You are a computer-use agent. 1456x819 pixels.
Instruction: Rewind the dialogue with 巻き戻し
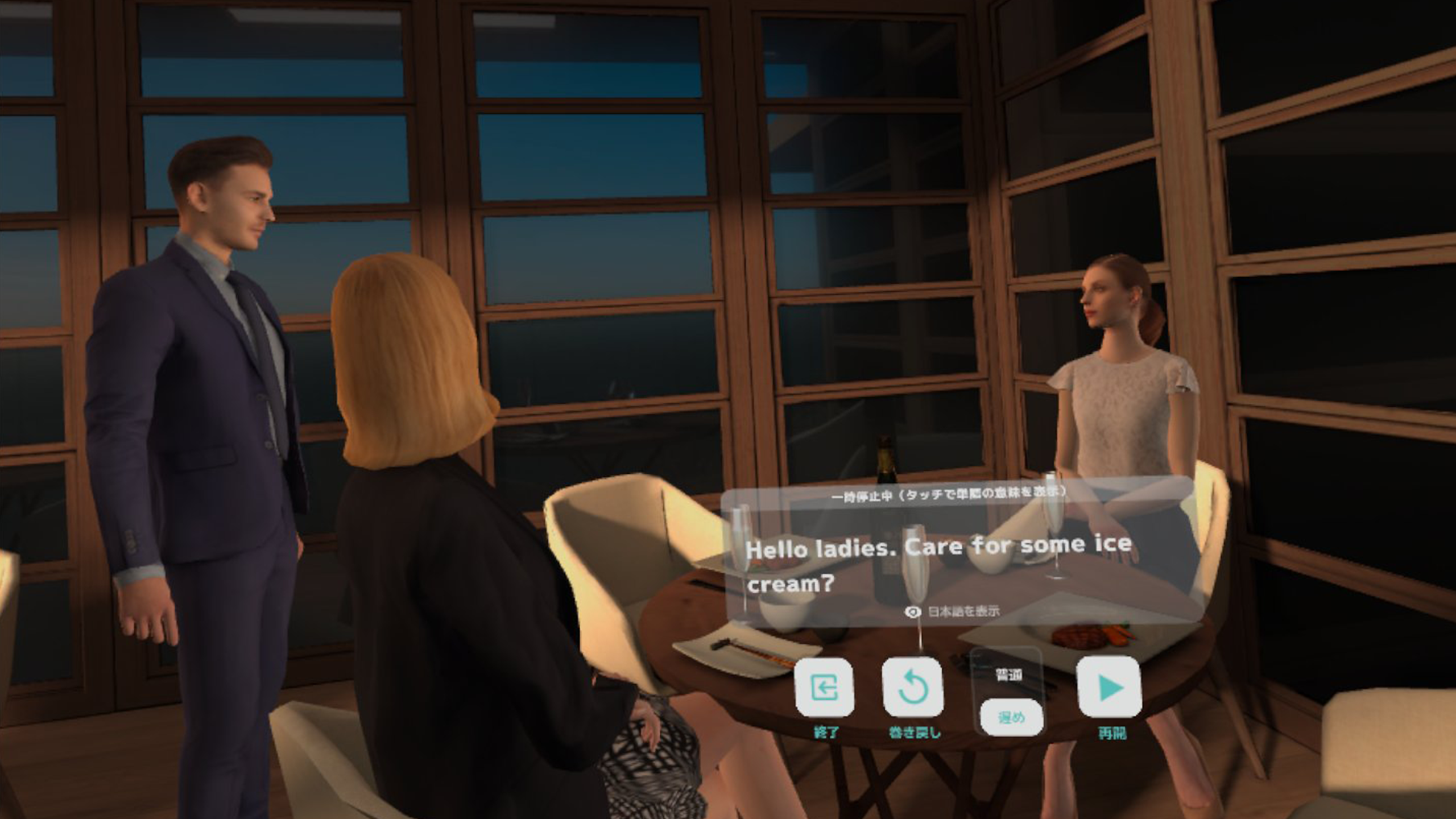[x=913, y=688]
